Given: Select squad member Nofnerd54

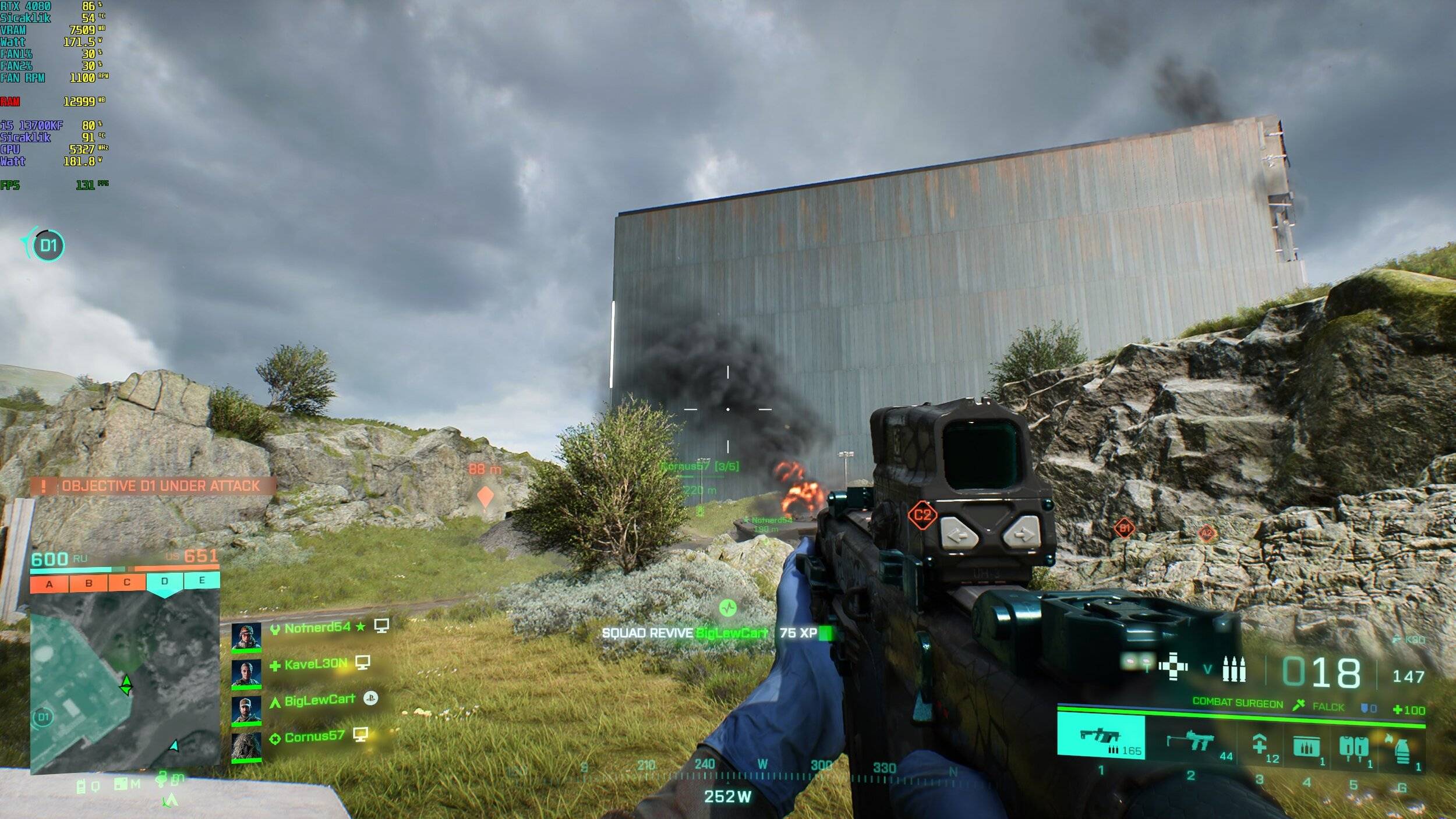Looking at the screenshot, I should click(317, 627).
